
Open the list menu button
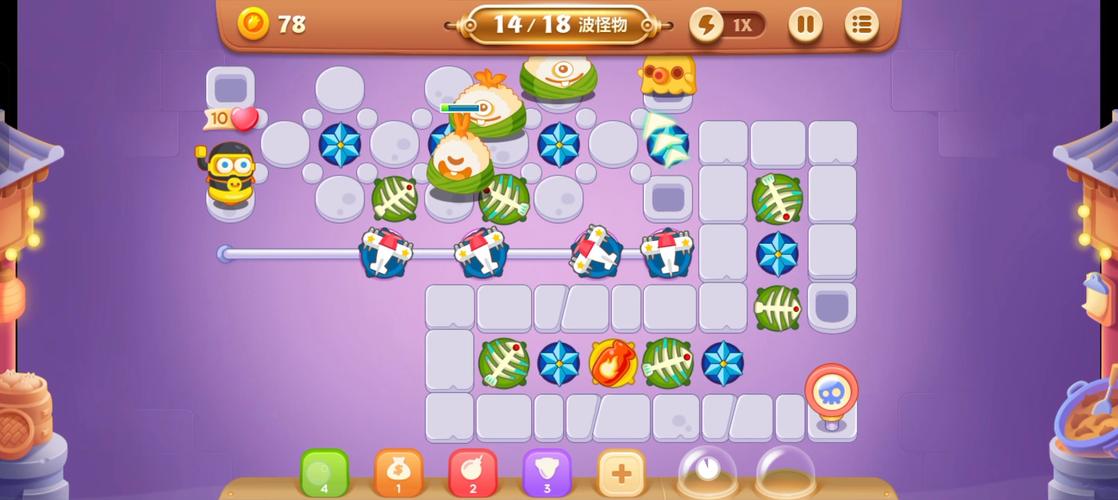(861, 24)
